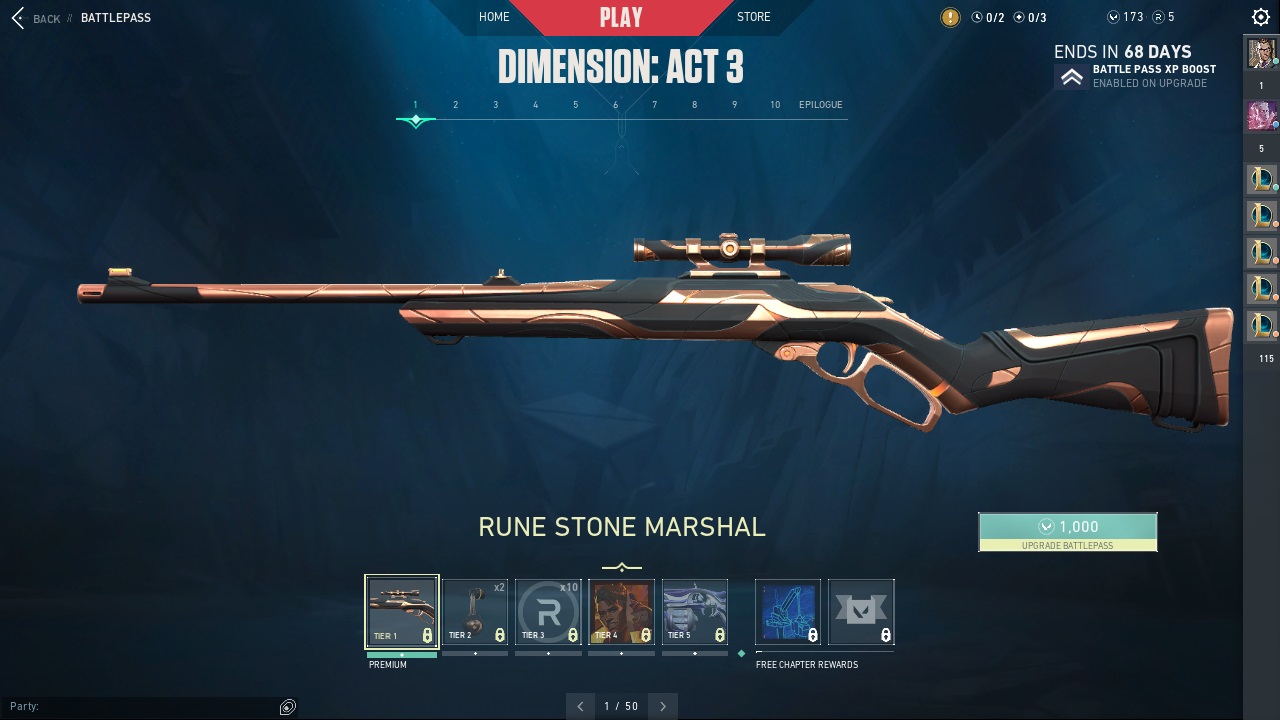
Task: Open chapter 5 of the battle pass
Action: (575, 104)
